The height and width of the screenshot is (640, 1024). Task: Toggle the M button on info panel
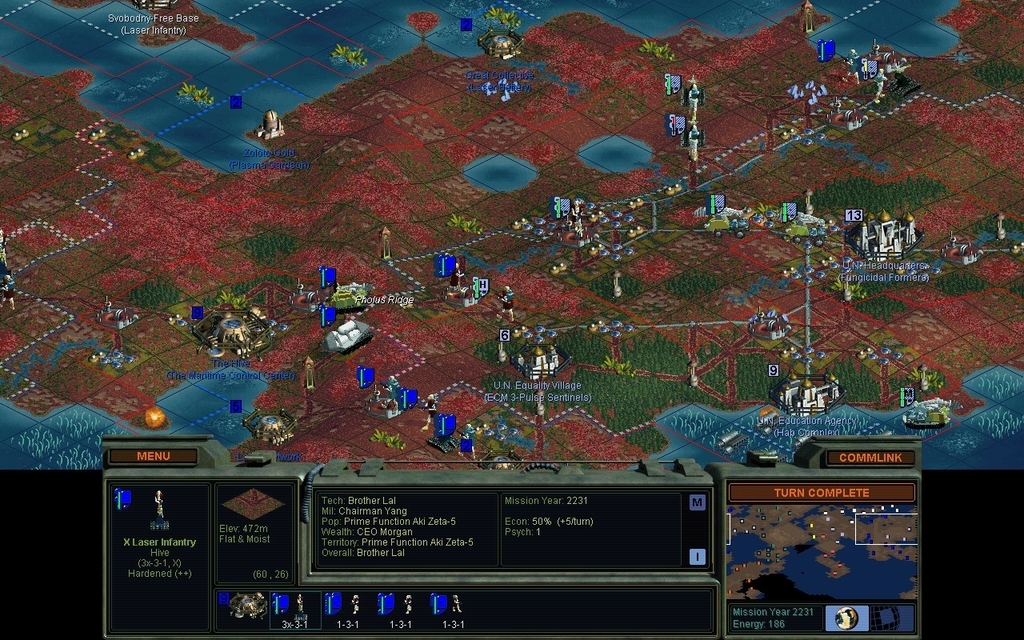click(697, 502)
